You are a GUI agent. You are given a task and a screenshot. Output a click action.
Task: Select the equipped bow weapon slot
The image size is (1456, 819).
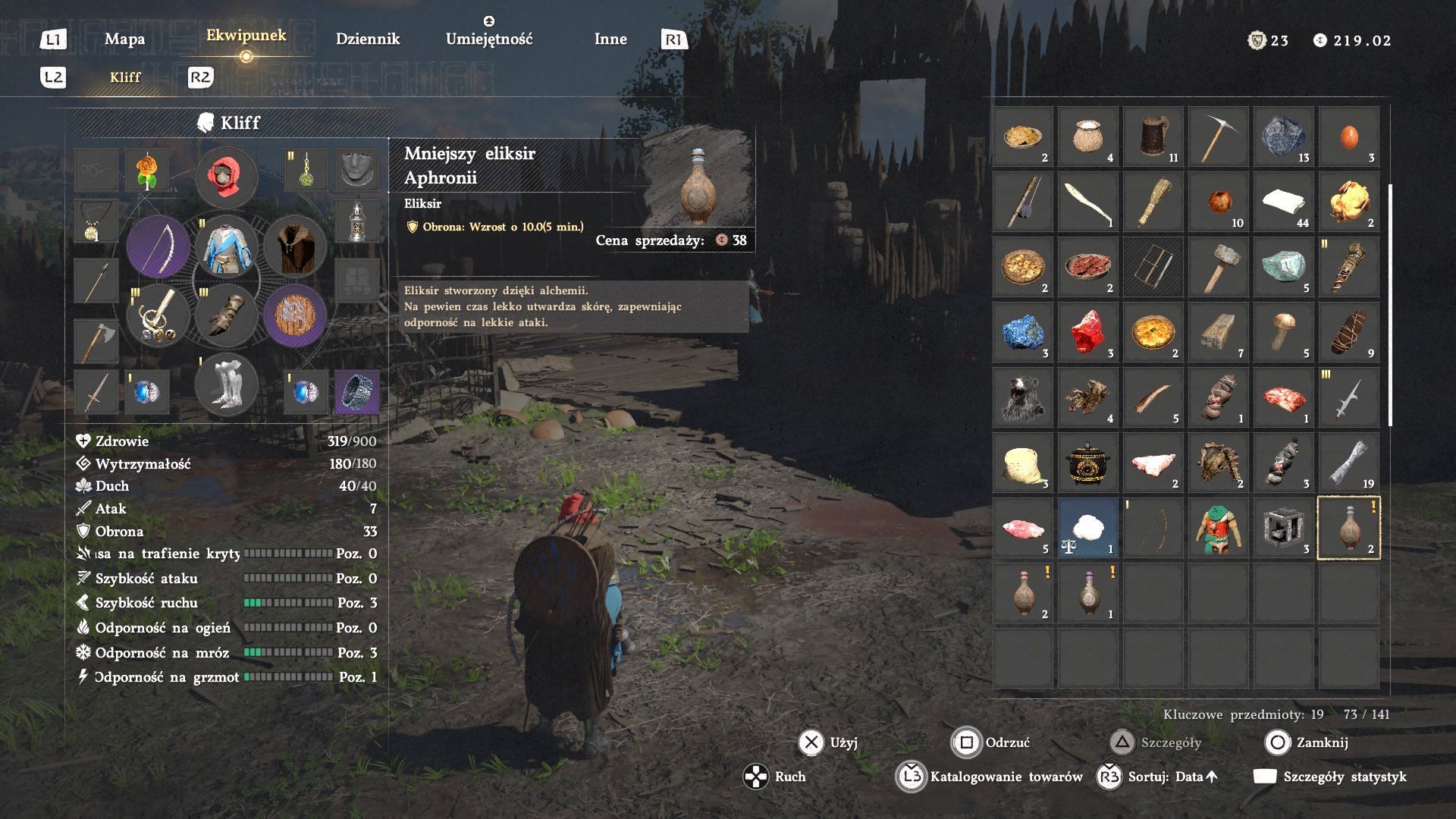pos(158,246)
